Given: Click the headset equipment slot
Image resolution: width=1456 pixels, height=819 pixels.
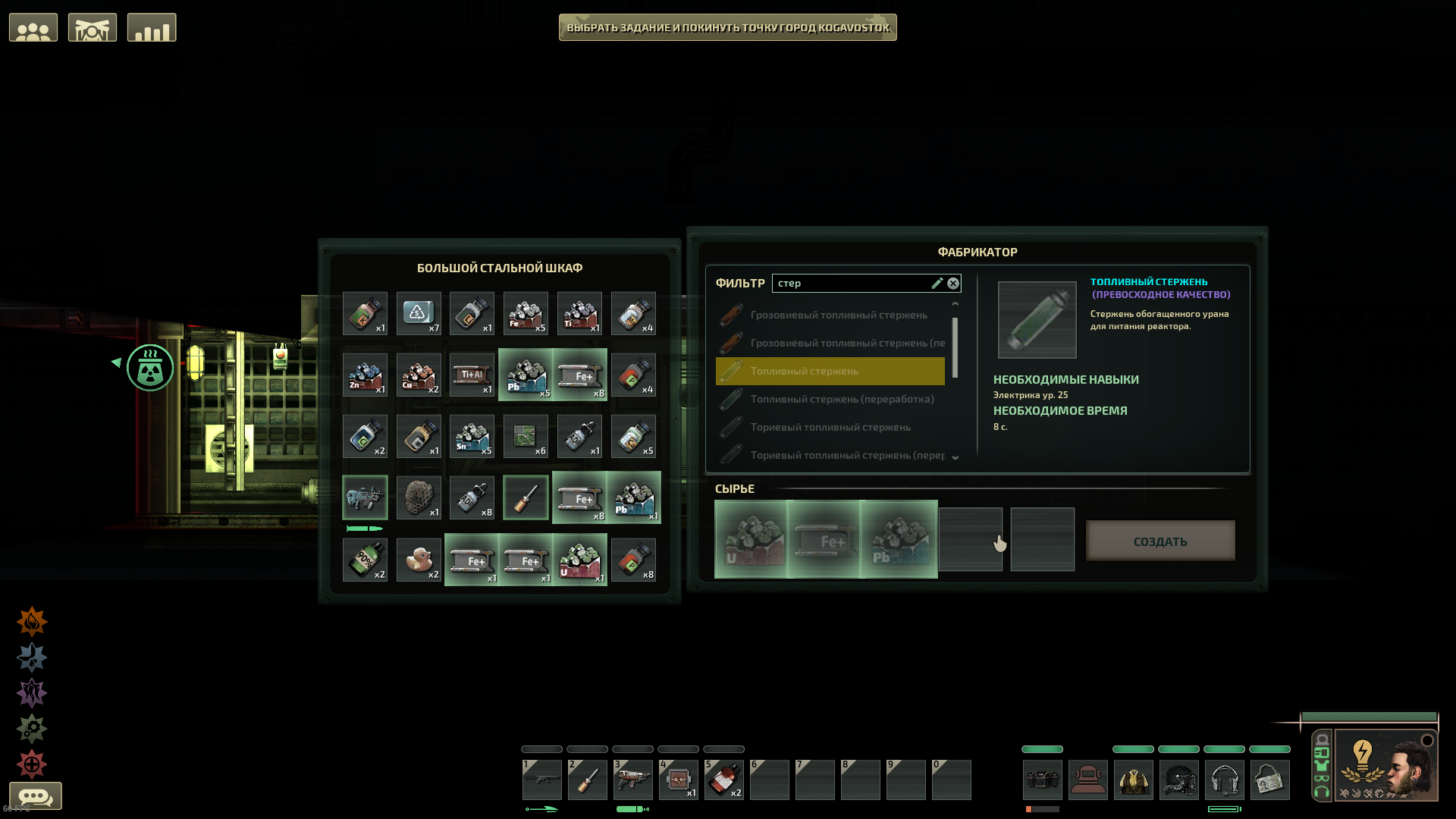Looking at the screenshot, I should 1224,780.
